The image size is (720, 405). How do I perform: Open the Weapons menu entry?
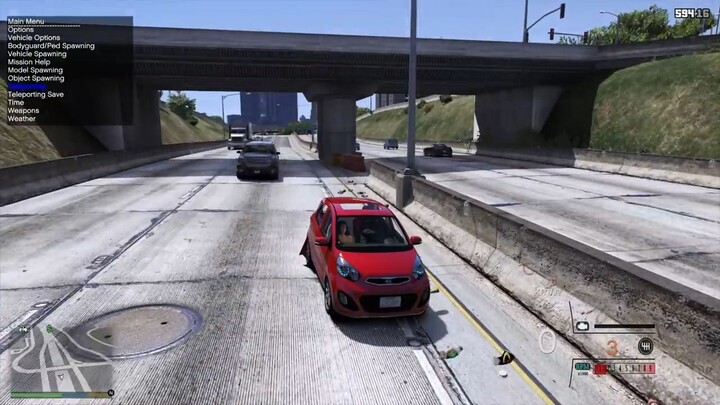click(23, 110)
